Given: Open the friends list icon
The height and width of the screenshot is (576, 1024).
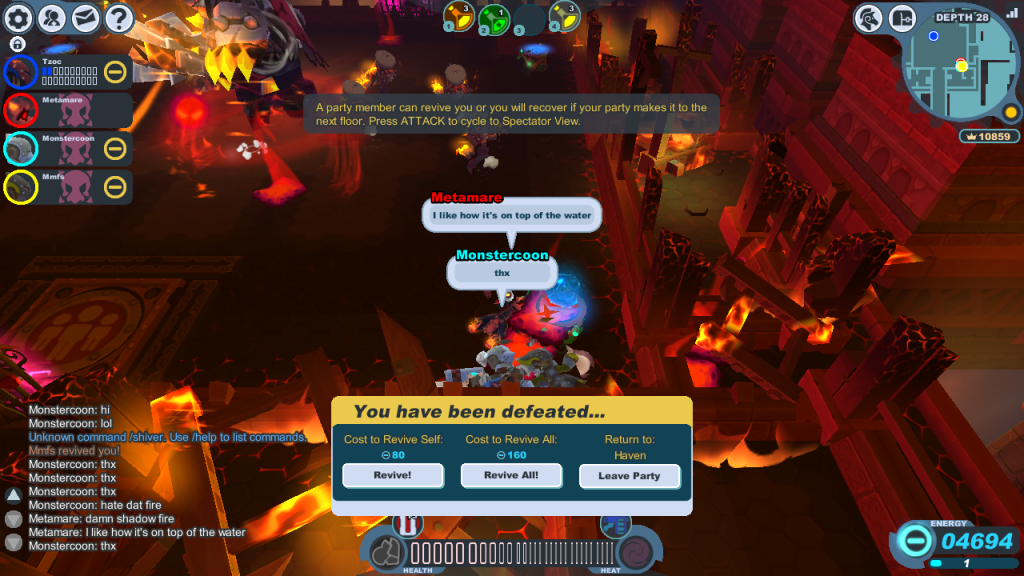Looking at the screenshot, I should coord(52,18).
